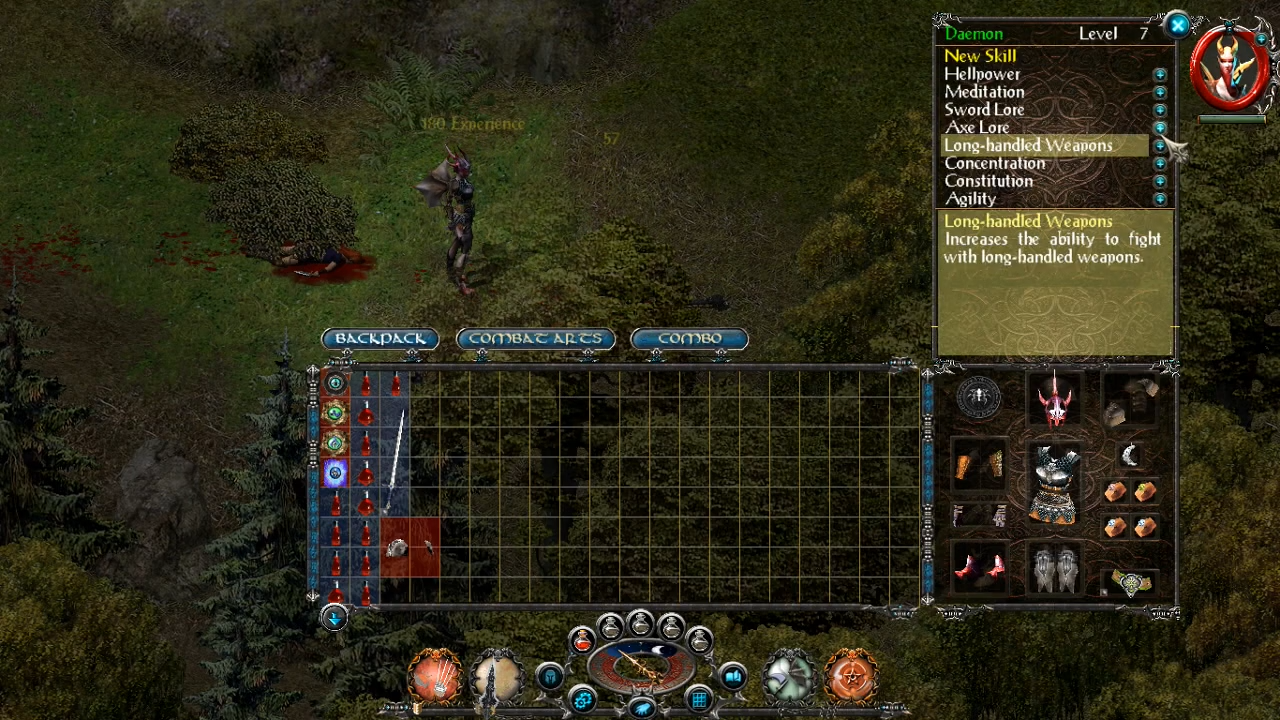Choose the Axe Lore skill
1280x720 pixels.
977,128
